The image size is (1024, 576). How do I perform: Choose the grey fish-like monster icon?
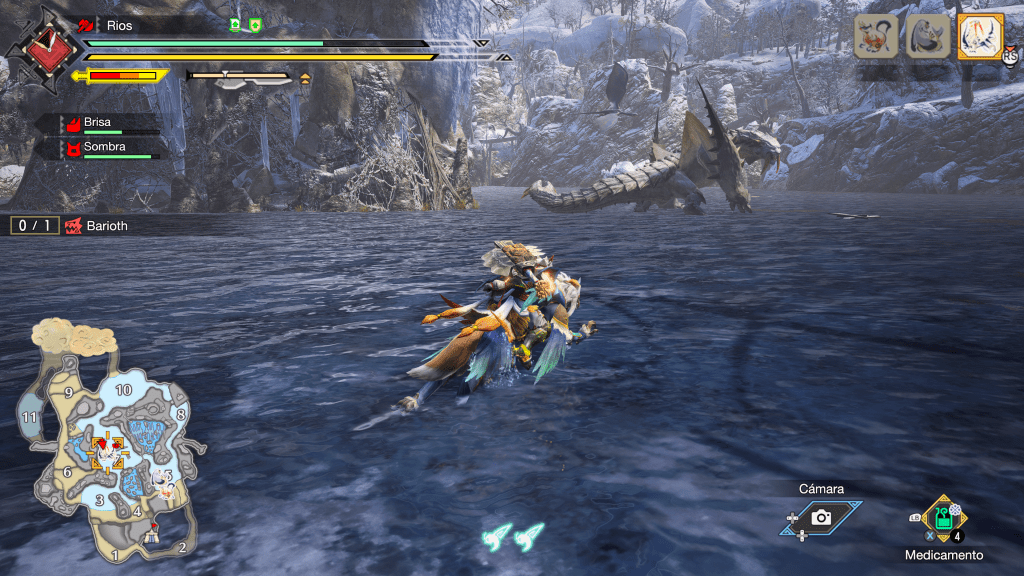point(927,37)
